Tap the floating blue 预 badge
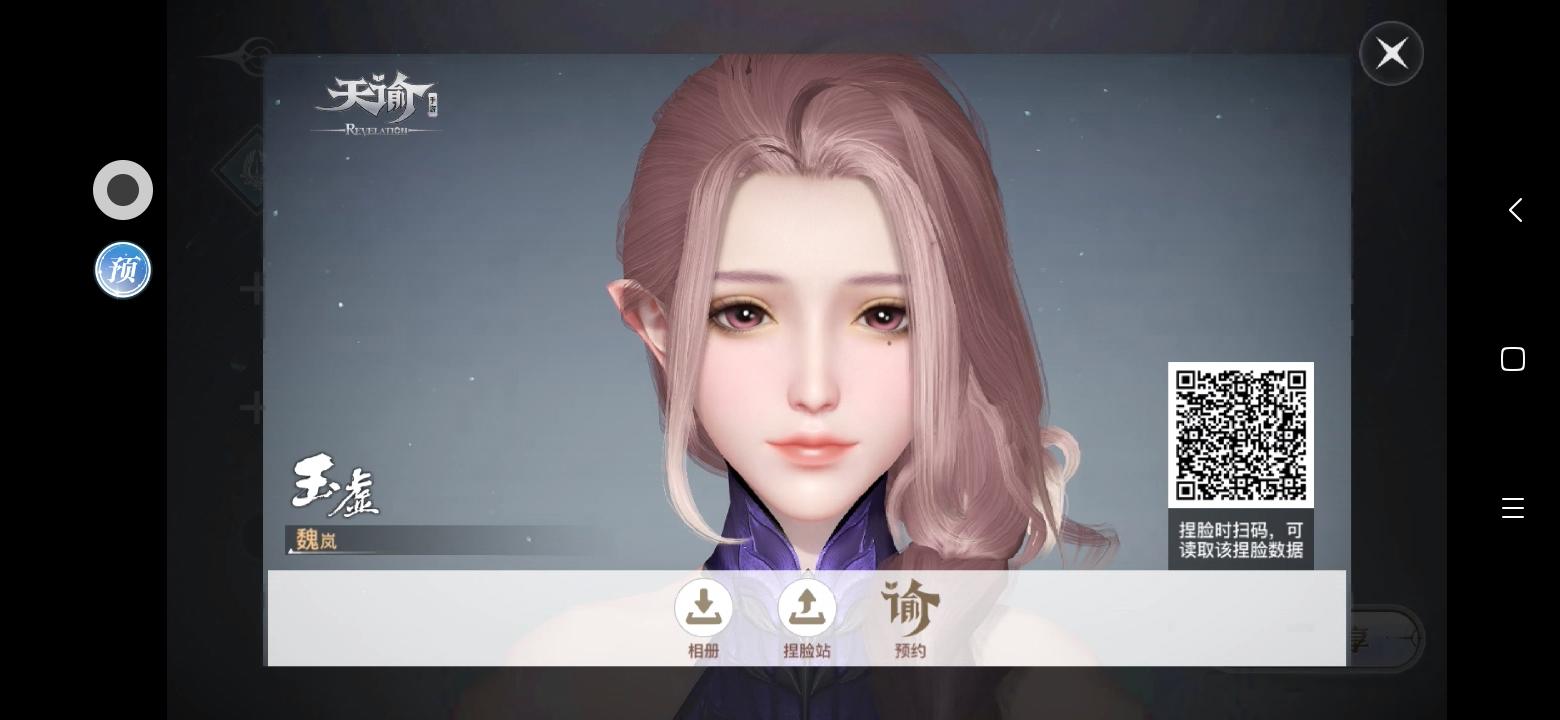Viewport: 1560px width, 720px height. pyautogui.click(x=122, y=269)
